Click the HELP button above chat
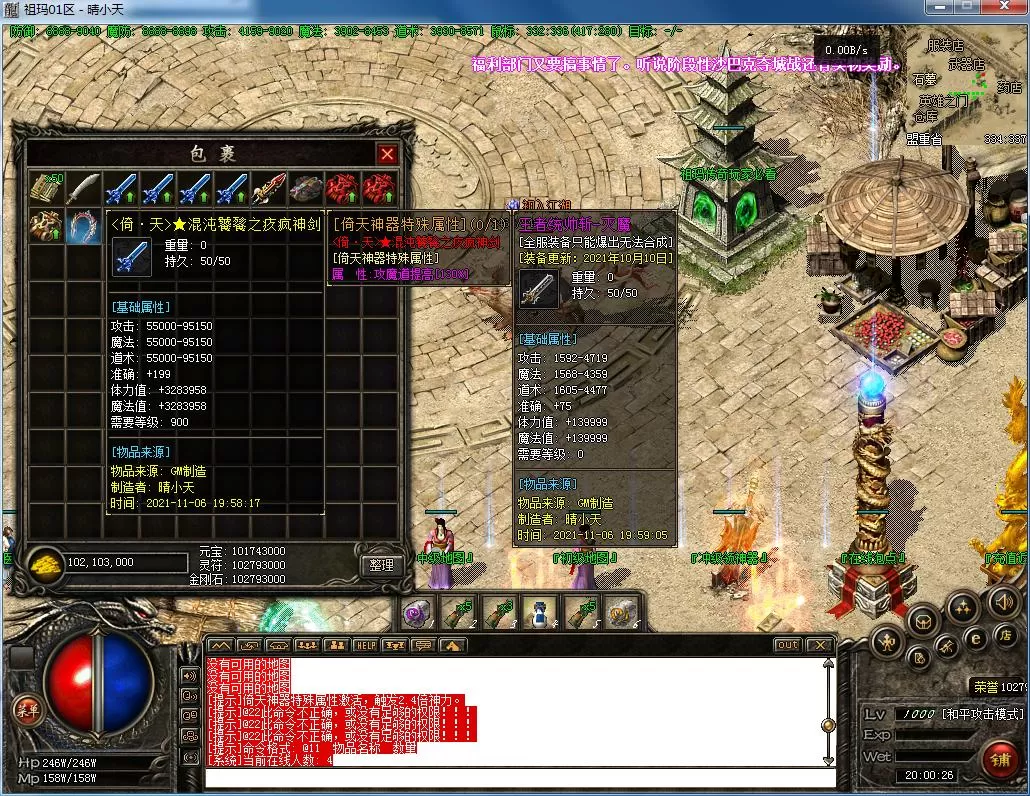Screen dimensions: 1030x796 click(x=366, y=646)
